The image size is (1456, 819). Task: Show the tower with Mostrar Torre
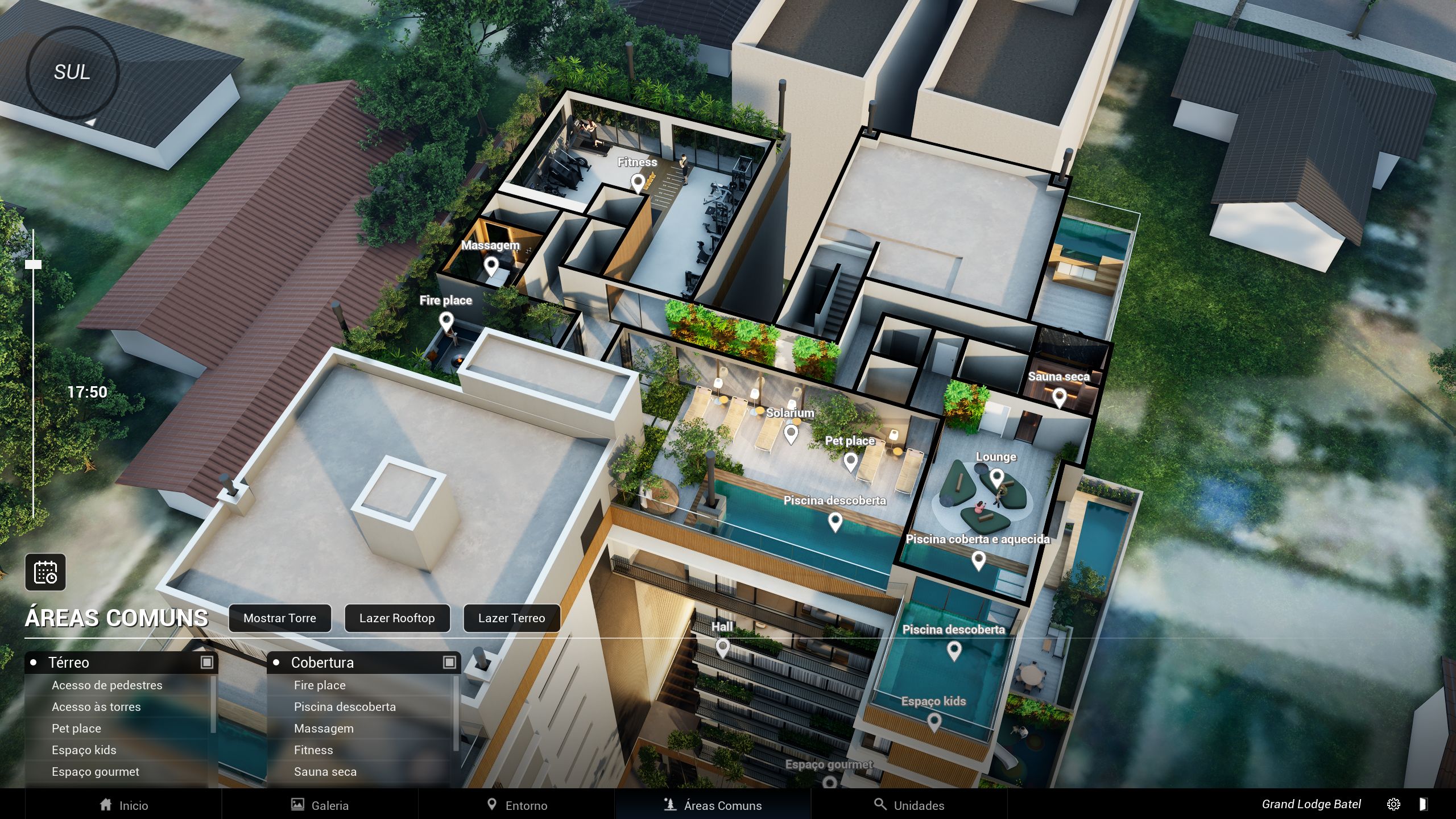pyautogui.click(x=279, y=618)
